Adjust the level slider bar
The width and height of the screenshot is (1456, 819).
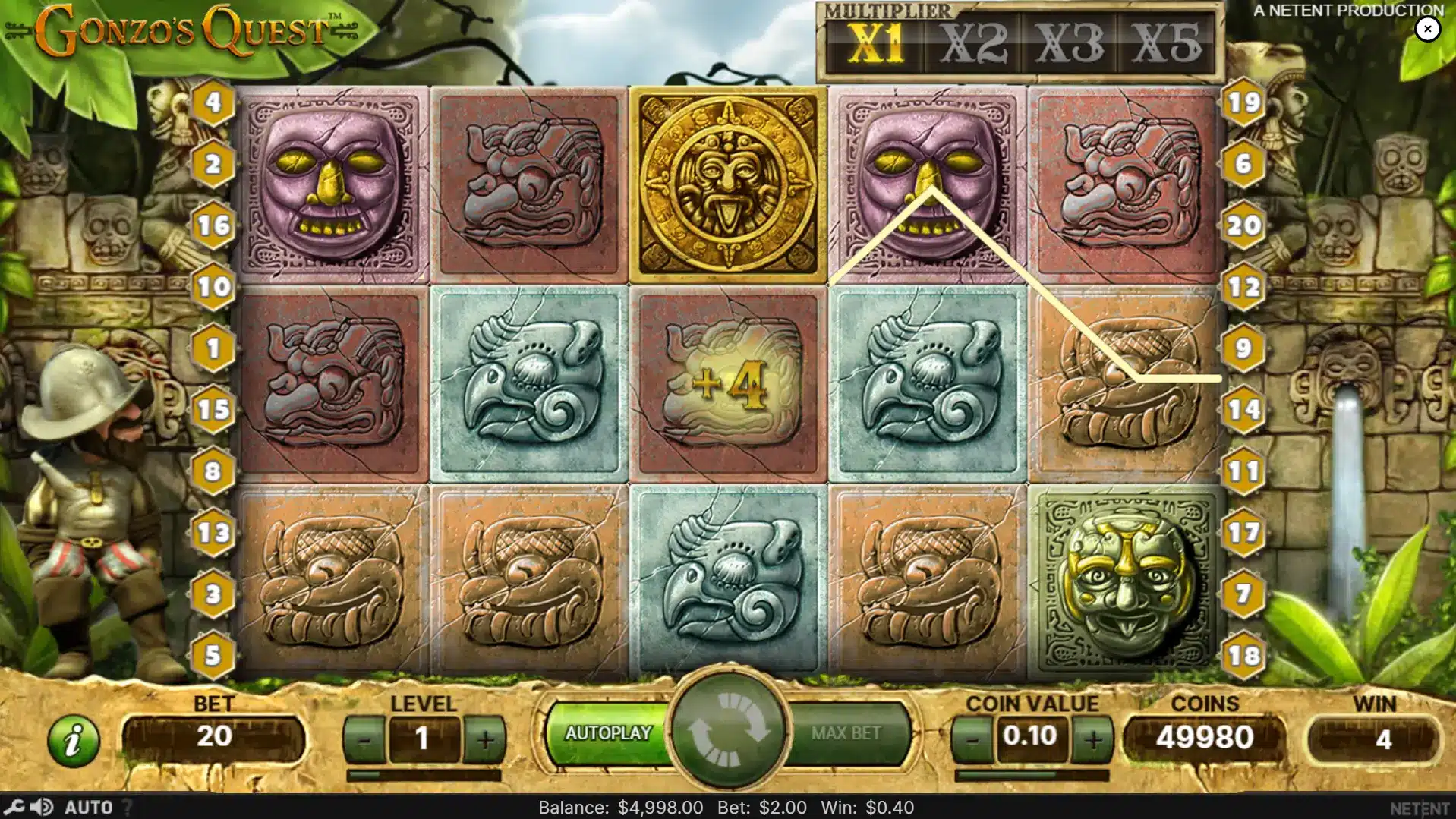[x=424, y=775]
